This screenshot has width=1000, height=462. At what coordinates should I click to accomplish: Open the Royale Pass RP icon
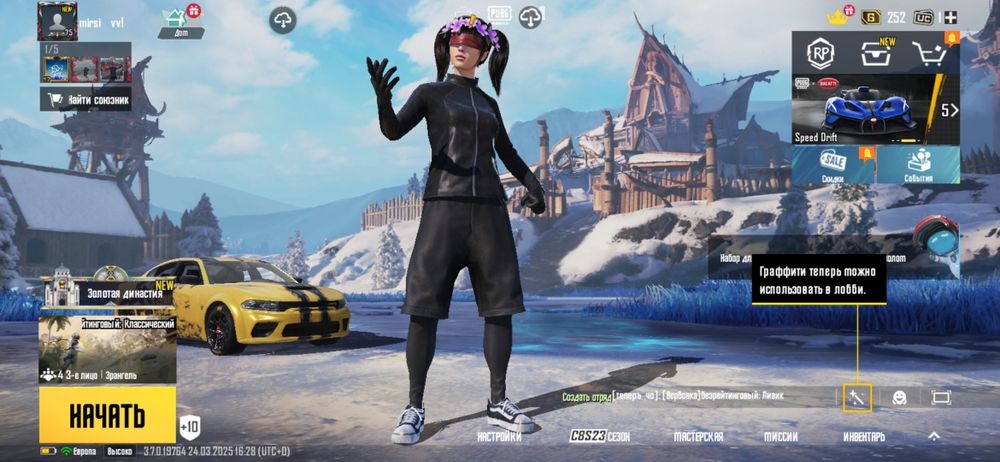click(x=821, y=53)
